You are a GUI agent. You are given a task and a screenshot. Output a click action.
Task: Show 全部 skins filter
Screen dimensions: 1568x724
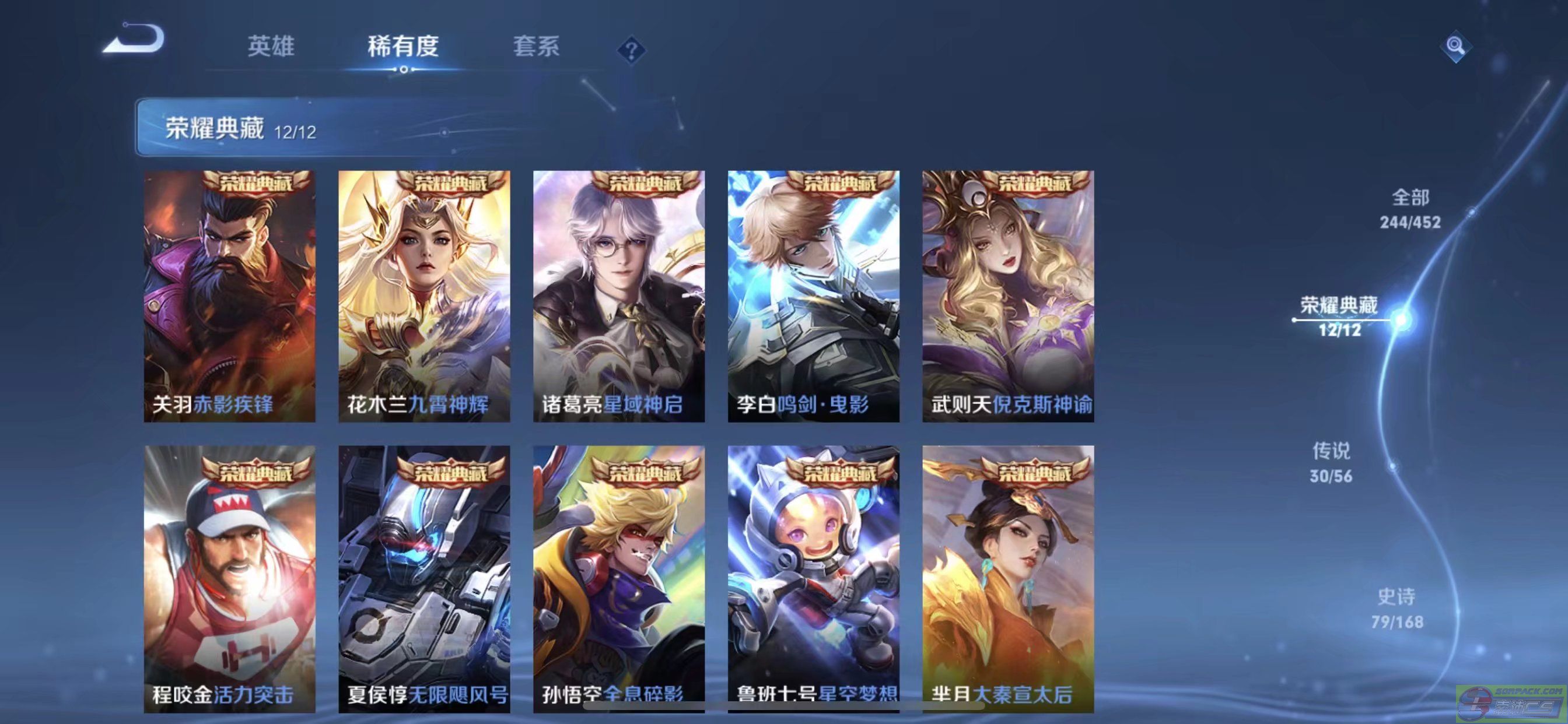pyautogui.click(x=1410, y=209)
